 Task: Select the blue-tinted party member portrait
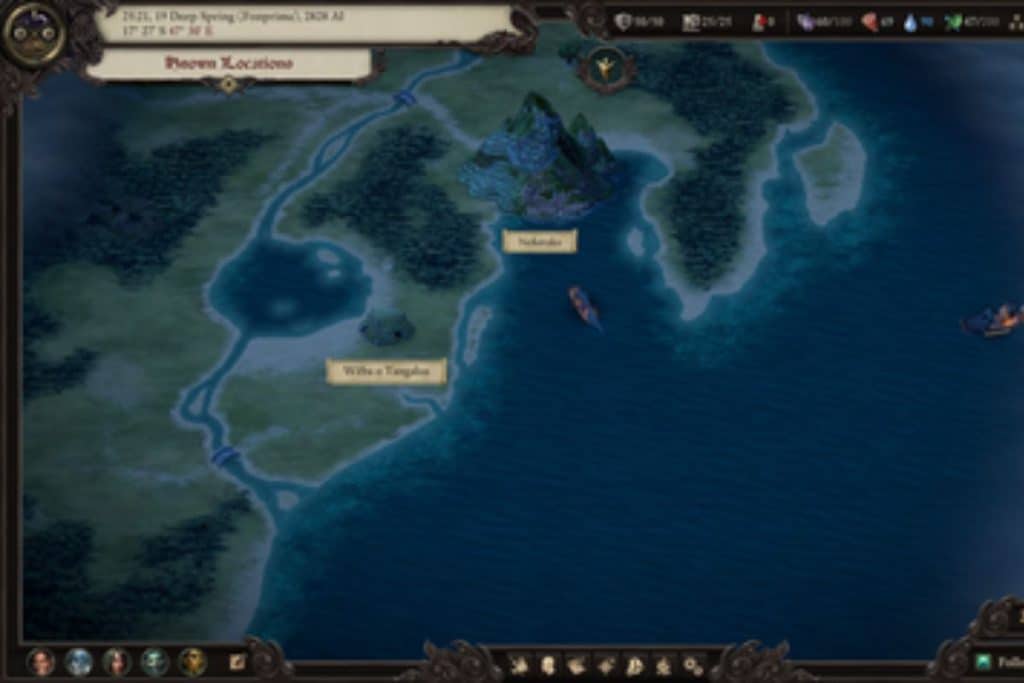[x=79, y=661]
